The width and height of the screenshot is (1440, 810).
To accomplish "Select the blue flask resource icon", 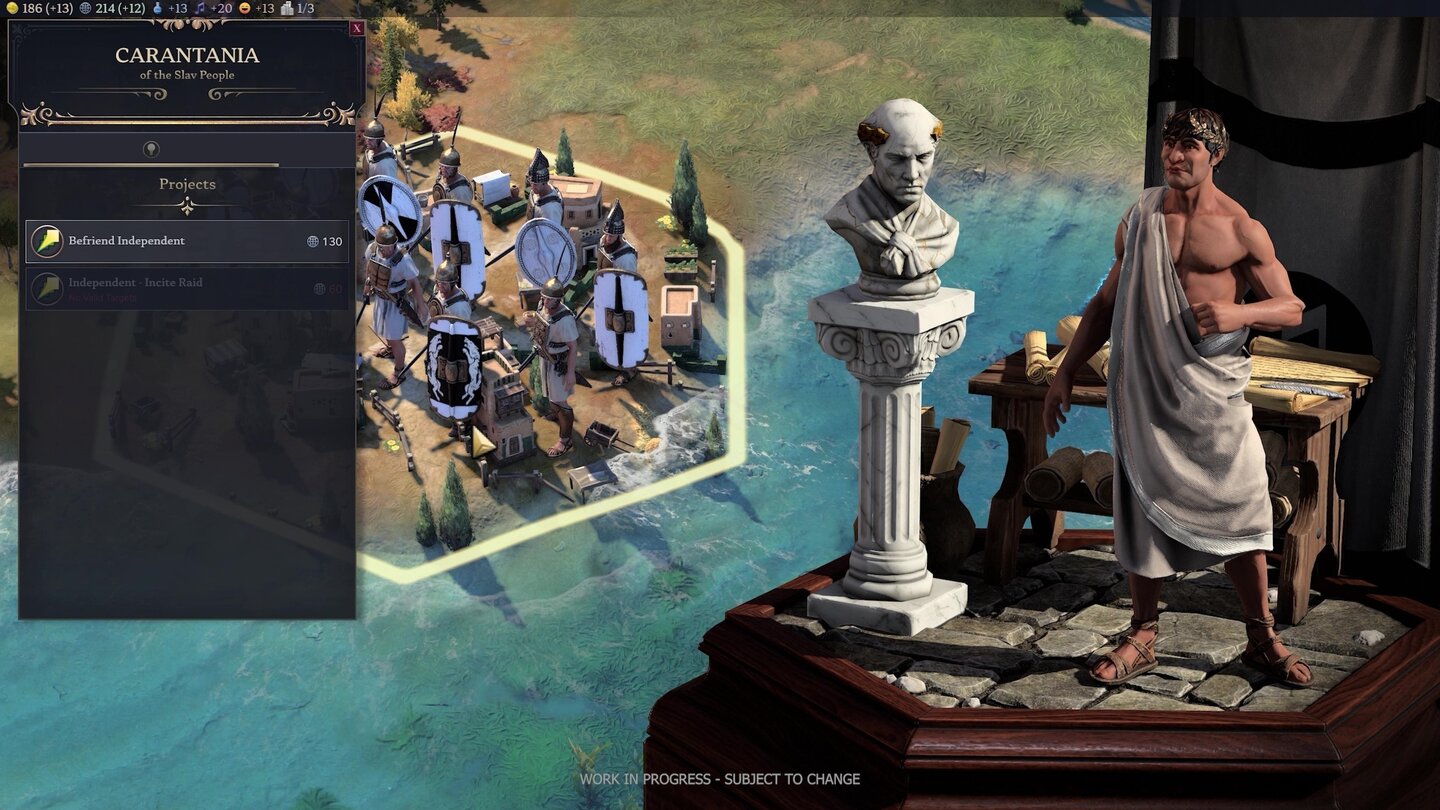I will pos(157,9).
